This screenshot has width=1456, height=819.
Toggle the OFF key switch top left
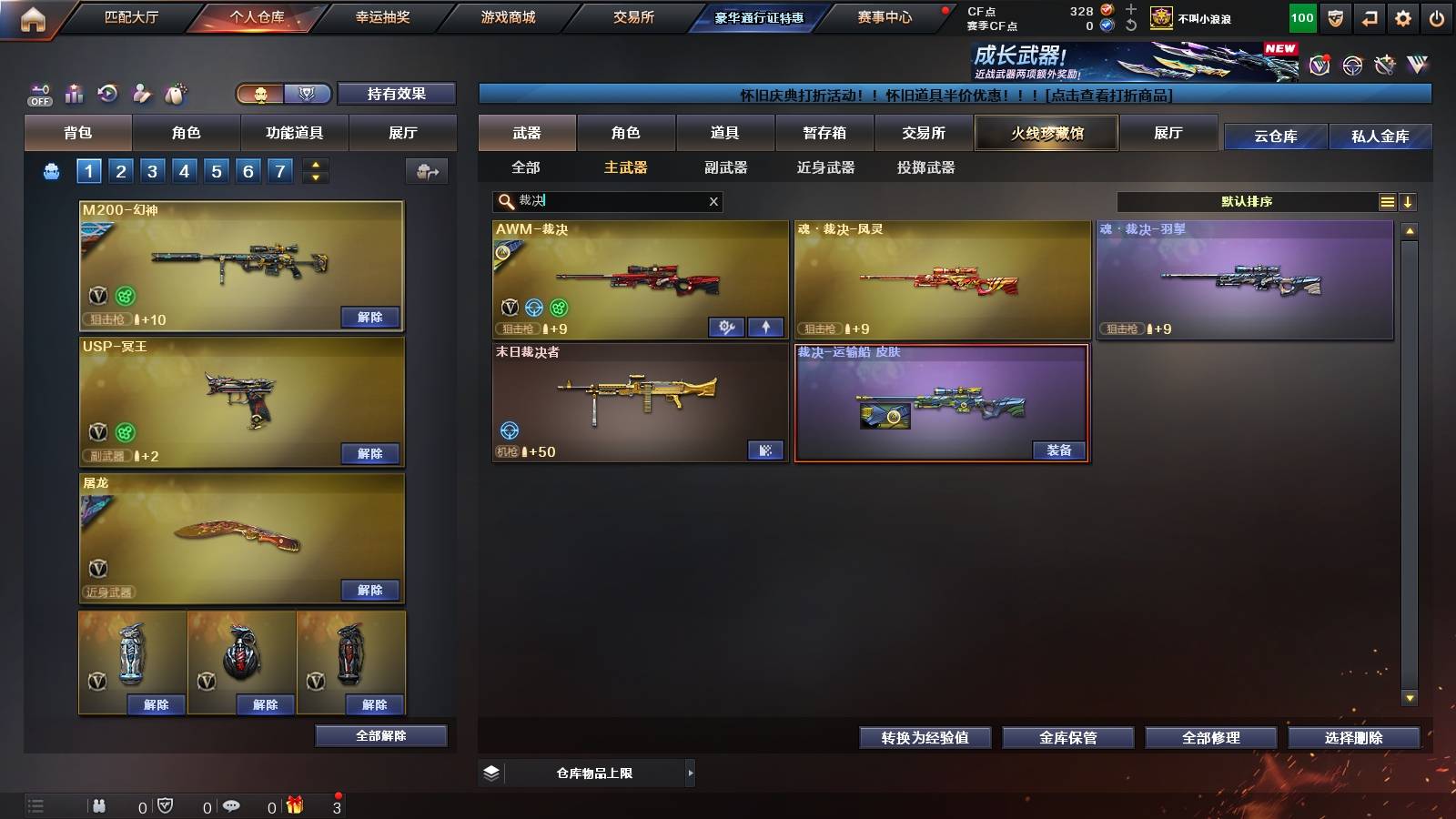tap(38, 92)
